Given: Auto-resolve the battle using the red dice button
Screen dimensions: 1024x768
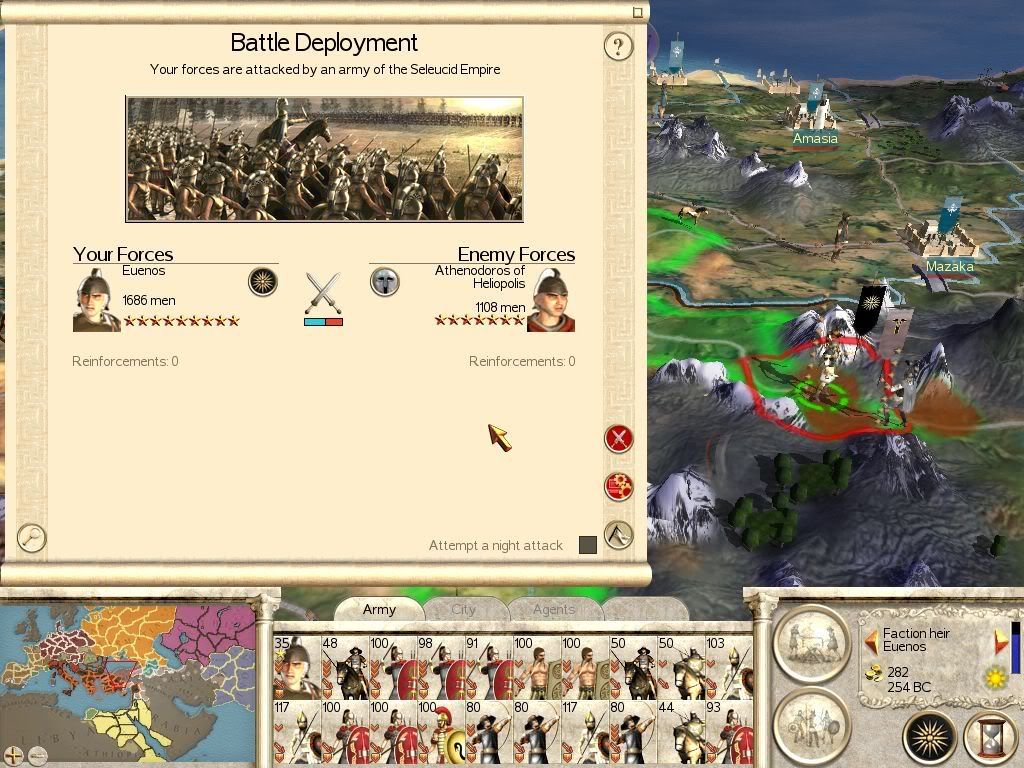Looking at the screenshot, I should point(619,486).
